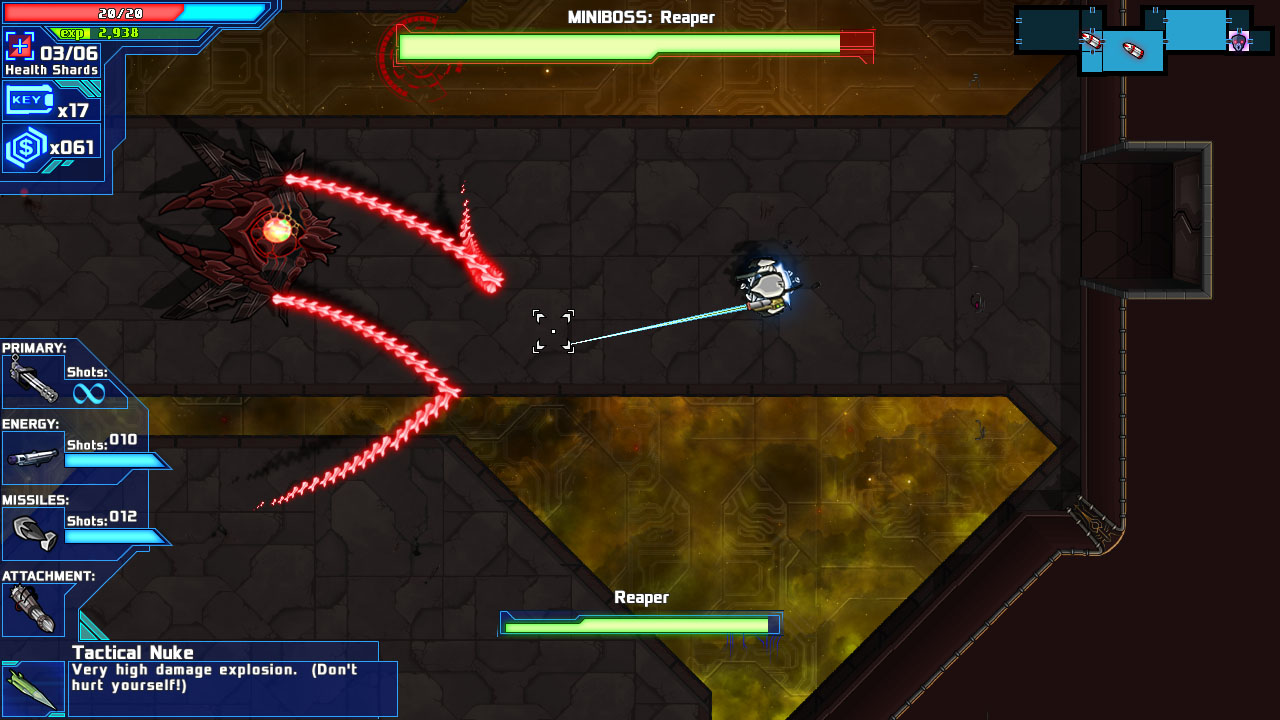
Task: Click the ship icon inside the blue minimap room
Action: pyautogui.click(x=1131, y=49)
